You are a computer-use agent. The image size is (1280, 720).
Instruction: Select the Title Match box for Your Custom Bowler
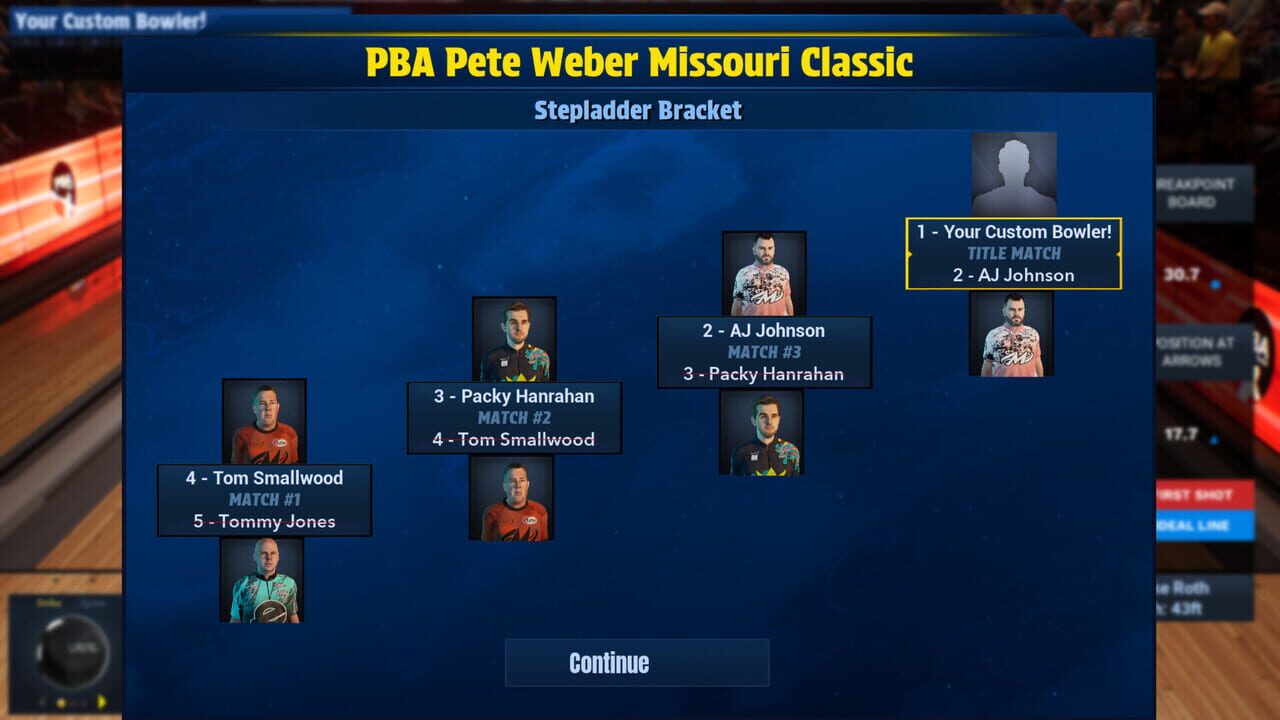click(x=1012, y=253)
